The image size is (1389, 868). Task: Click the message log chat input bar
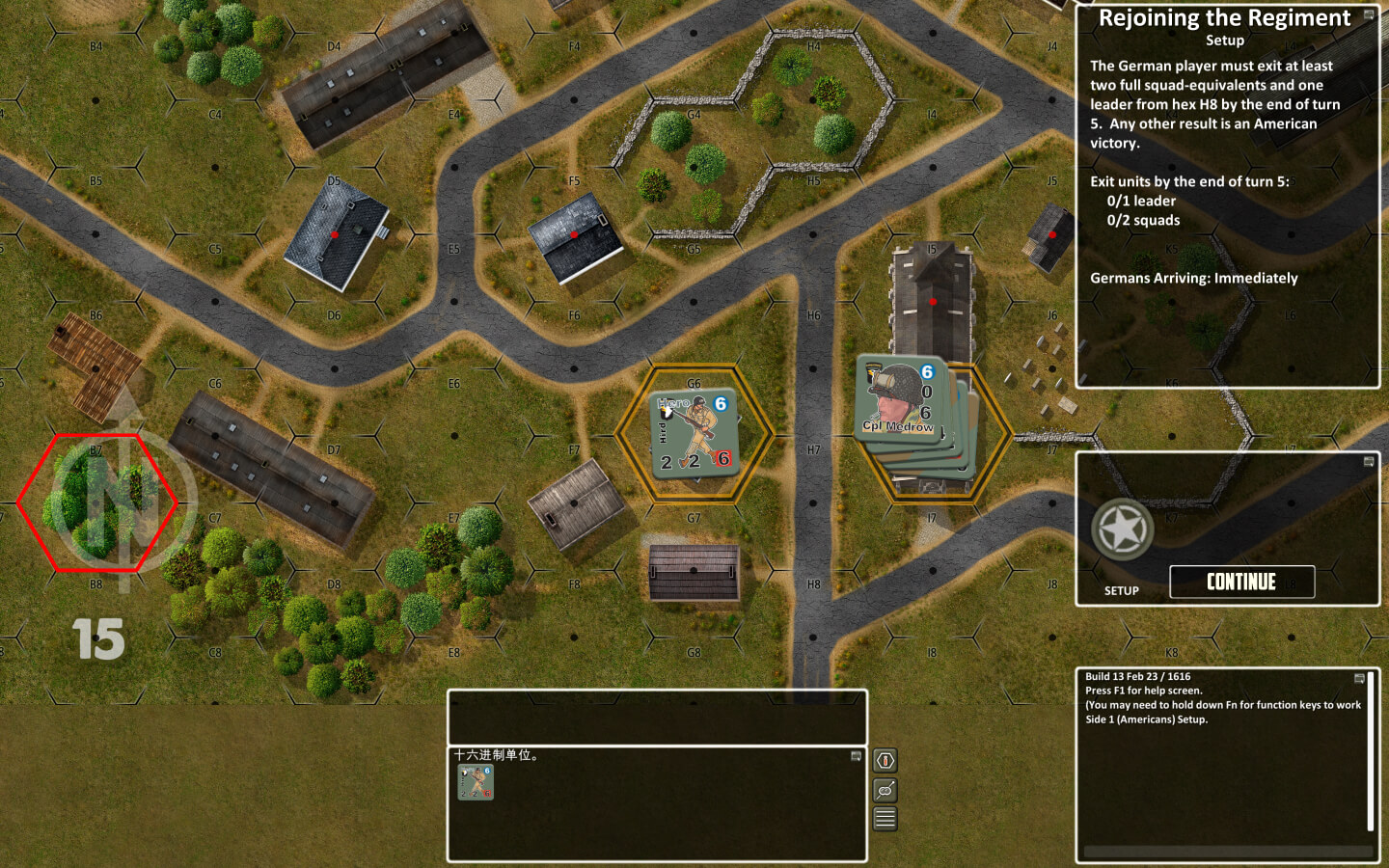click(x=1227, y=852)
